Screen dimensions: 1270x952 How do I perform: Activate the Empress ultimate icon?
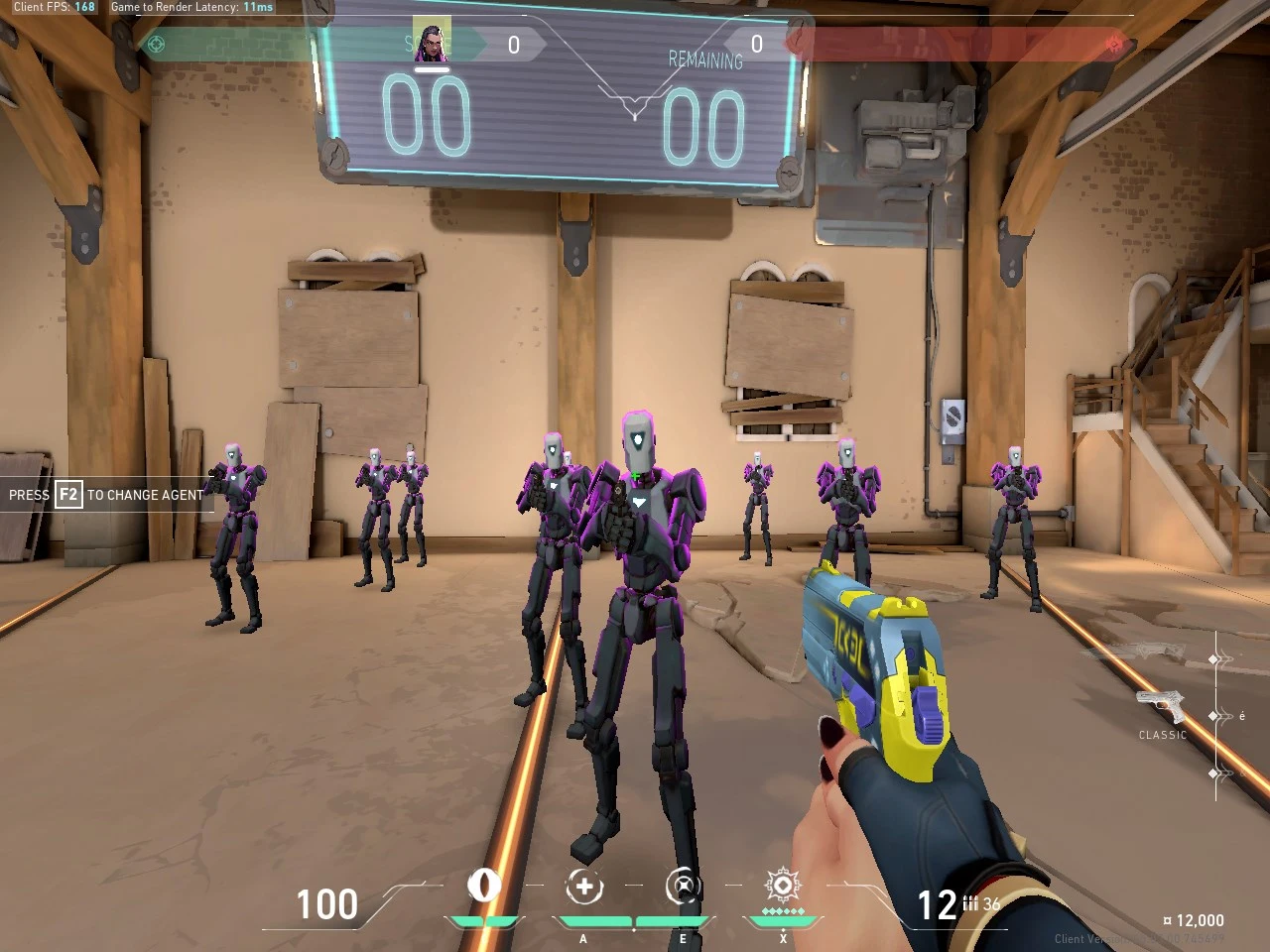[x=782, y=885]
